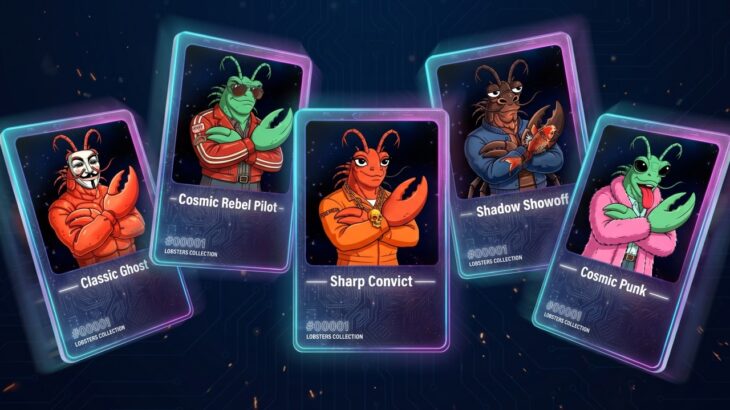Pick the Sharp Convict card
730x410 pixels.
[370, 230]
